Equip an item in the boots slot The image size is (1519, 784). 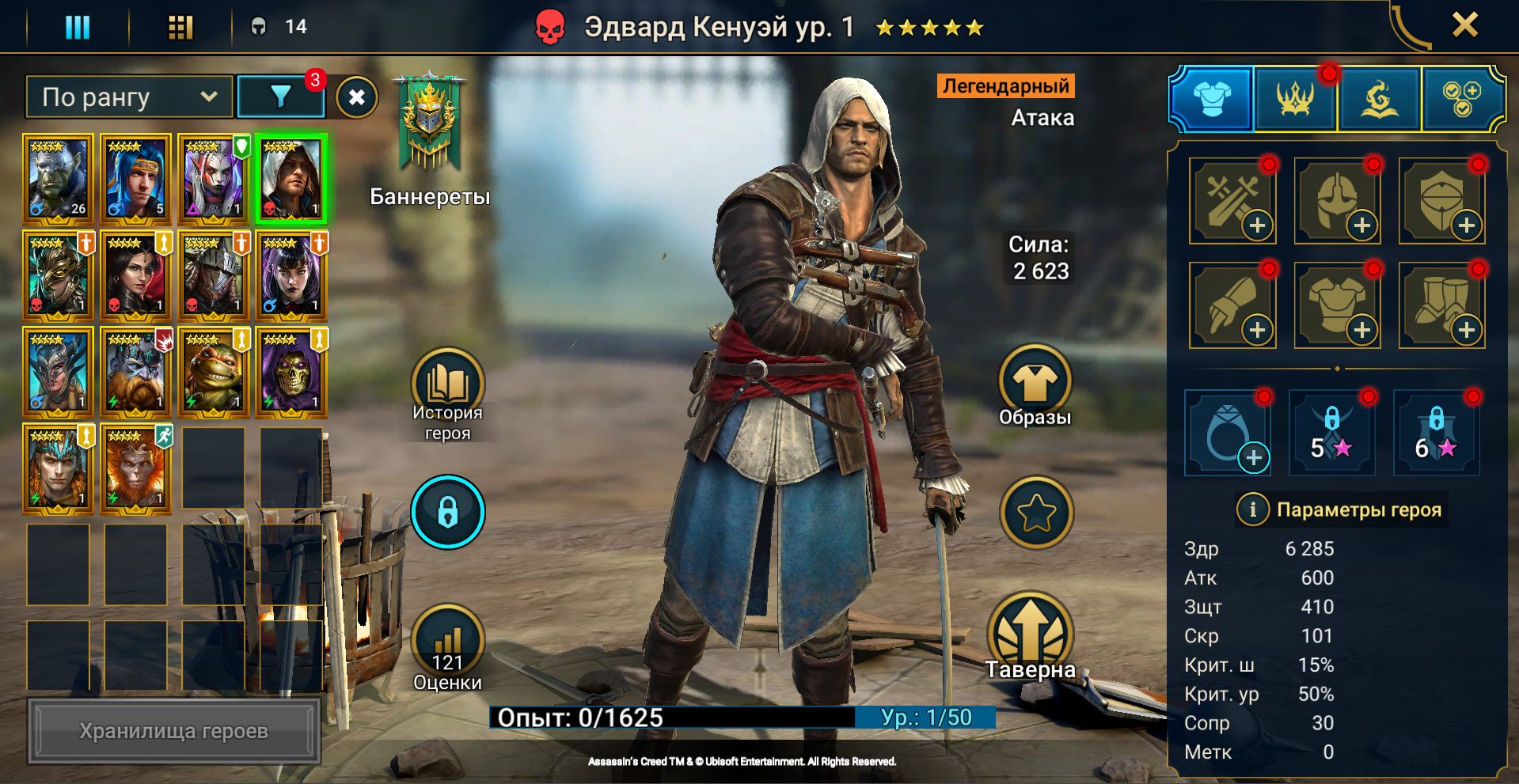1441,305
